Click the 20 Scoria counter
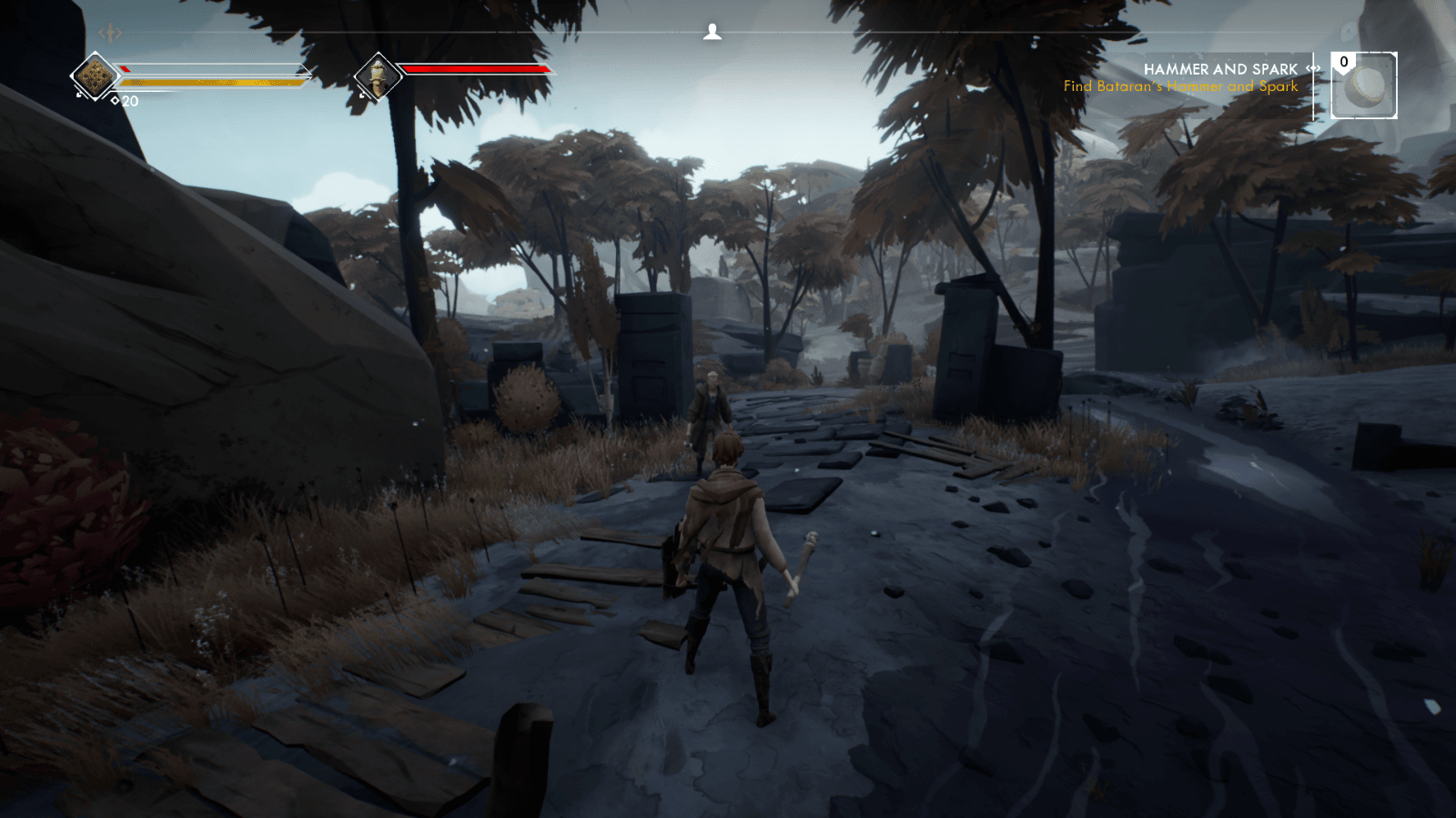 tap(128, 102)
